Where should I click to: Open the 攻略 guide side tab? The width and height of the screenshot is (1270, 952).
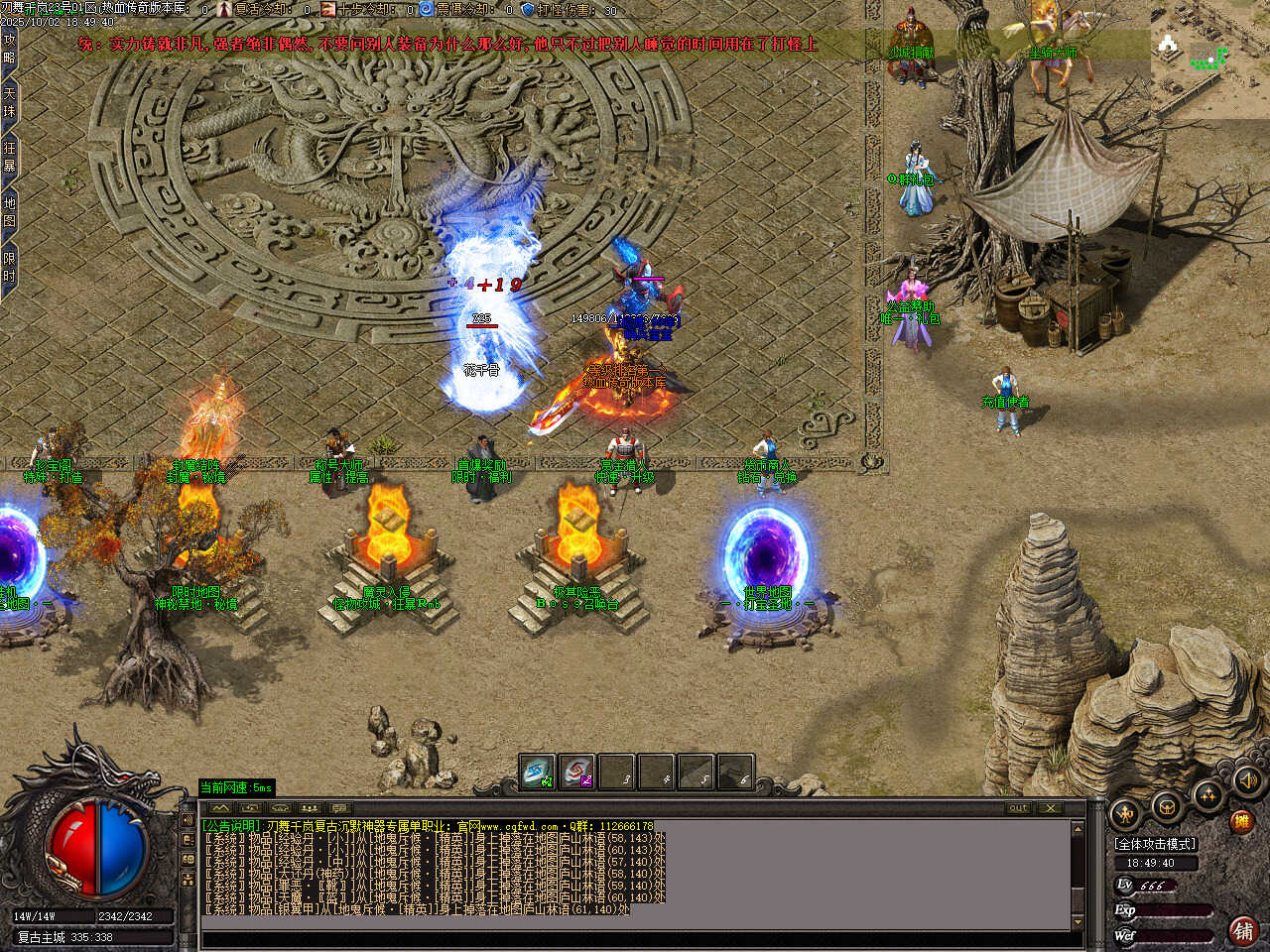pos(9,49)
